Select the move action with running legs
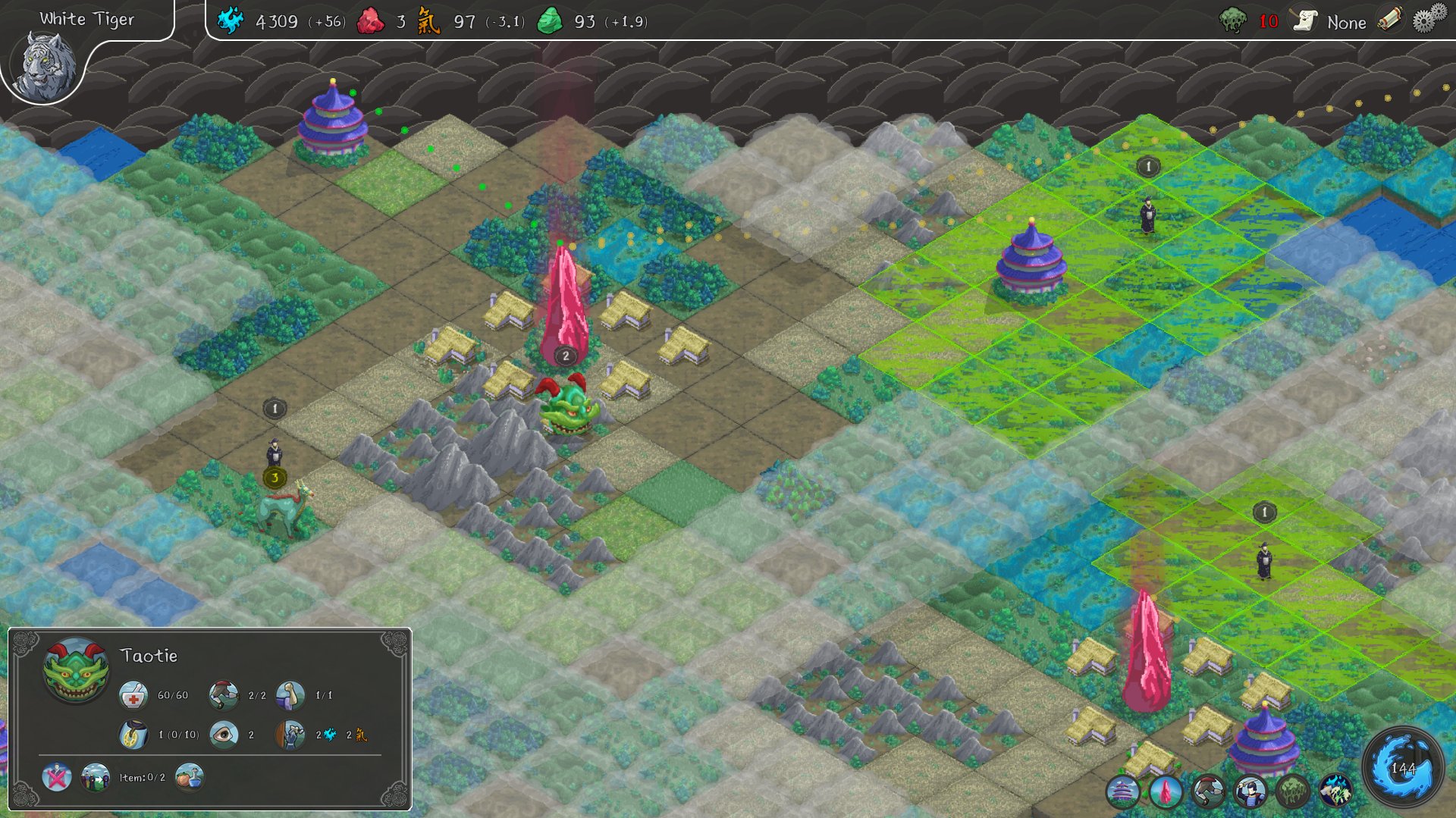Image resolution: width=1456 pixels, height=818 pixels. coord(1209,791)
